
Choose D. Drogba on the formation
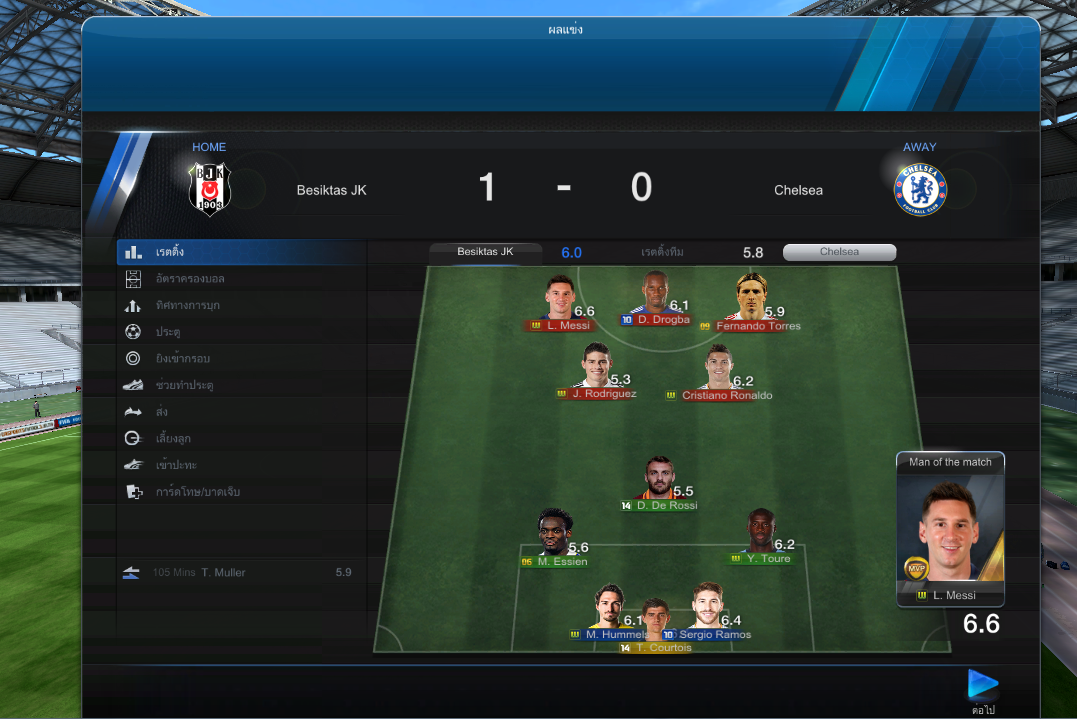(x=655, y=297)
